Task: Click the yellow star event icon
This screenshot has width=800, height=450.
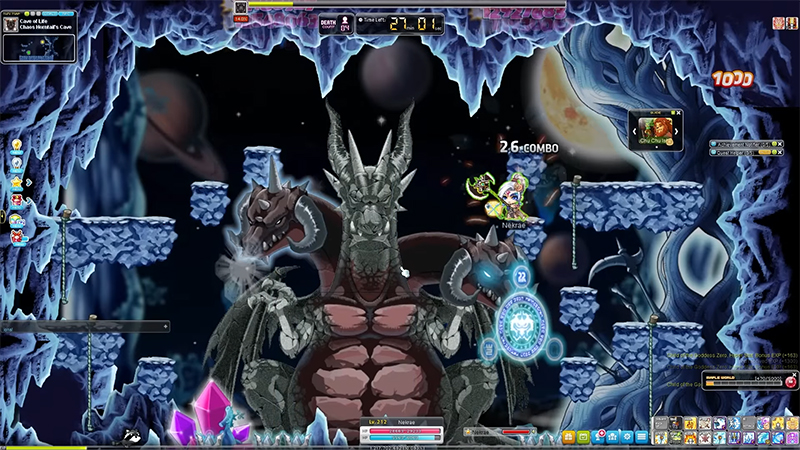Action: click(x=17, y=182)
